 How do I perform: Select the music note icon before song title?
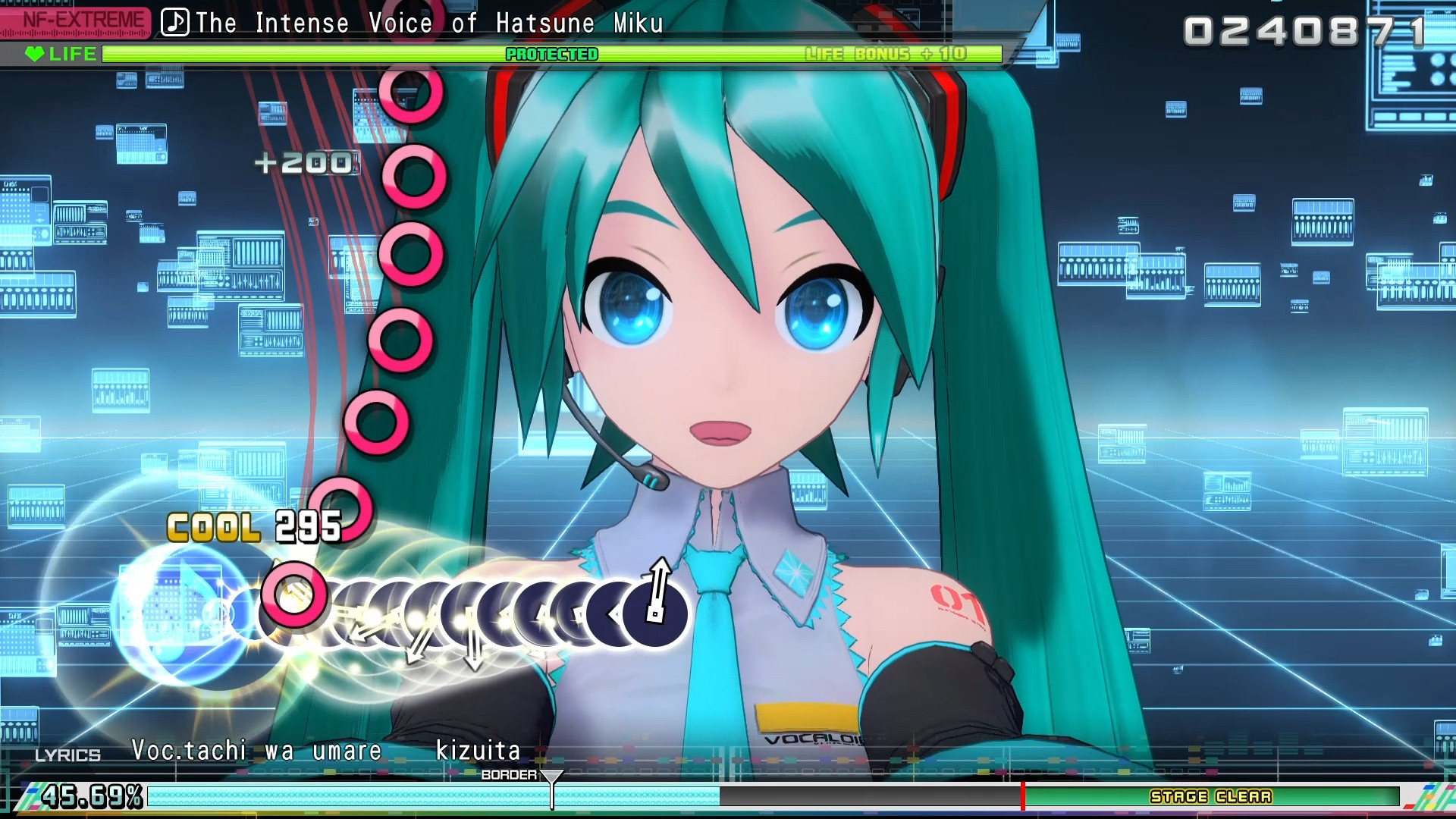pos(174,23)
